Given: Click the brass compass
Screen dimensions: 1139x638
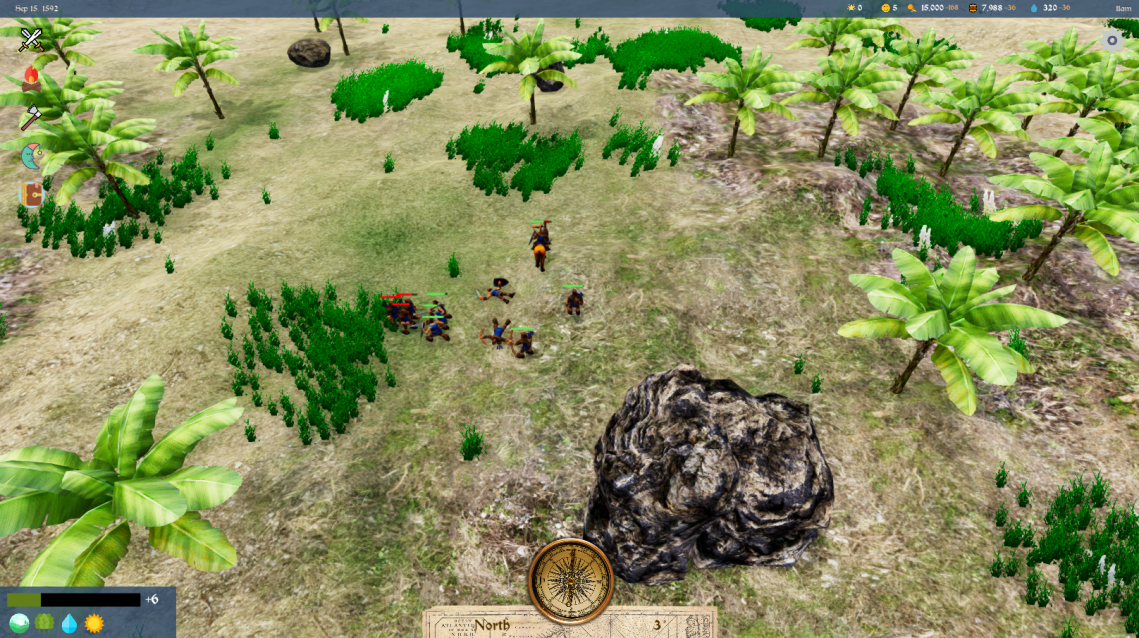Looking at the screenshot, I should click(570, 580).
